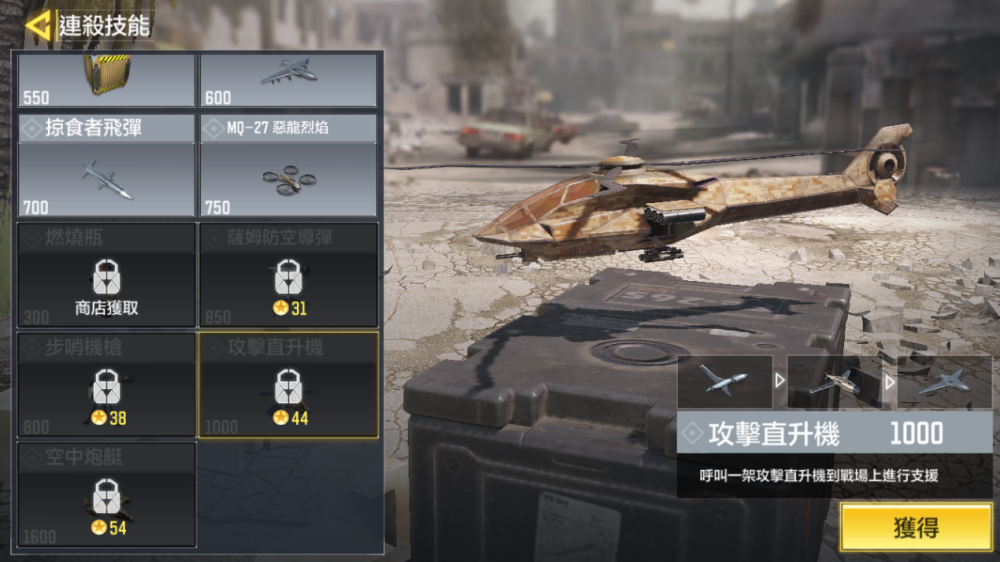Go back from the 連殺技能 screen
The height and width of the screenshot is (562, 1000).
click(x=38, y=26)
